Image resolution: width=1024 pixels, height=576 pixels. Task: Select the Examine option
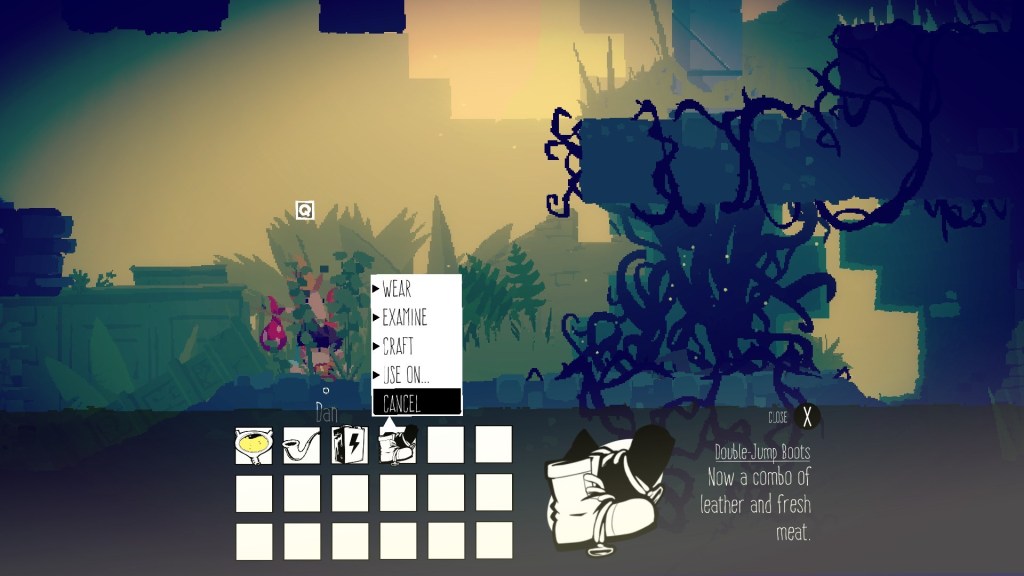(415, 318)
